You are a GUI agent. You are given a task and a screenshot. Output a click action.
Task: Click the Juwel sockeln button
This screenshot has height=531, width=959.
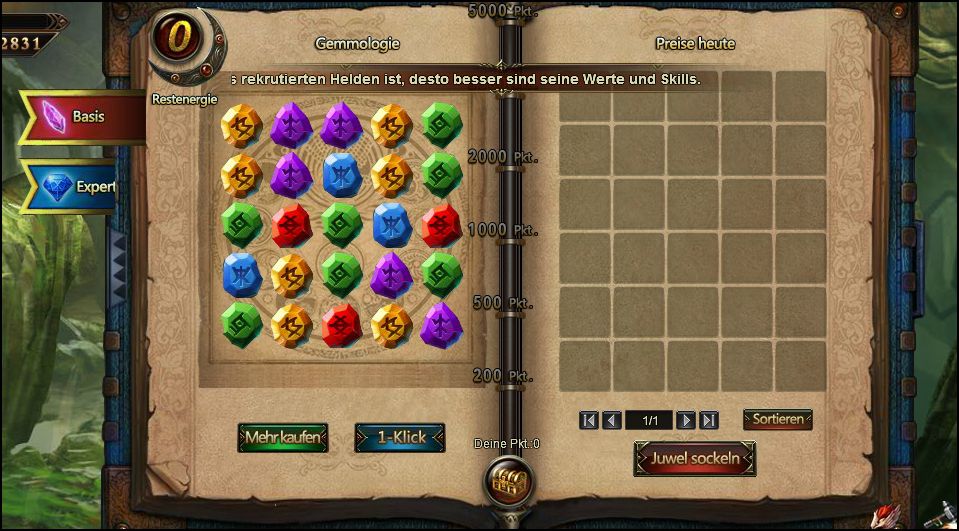(x=694, y=459)
